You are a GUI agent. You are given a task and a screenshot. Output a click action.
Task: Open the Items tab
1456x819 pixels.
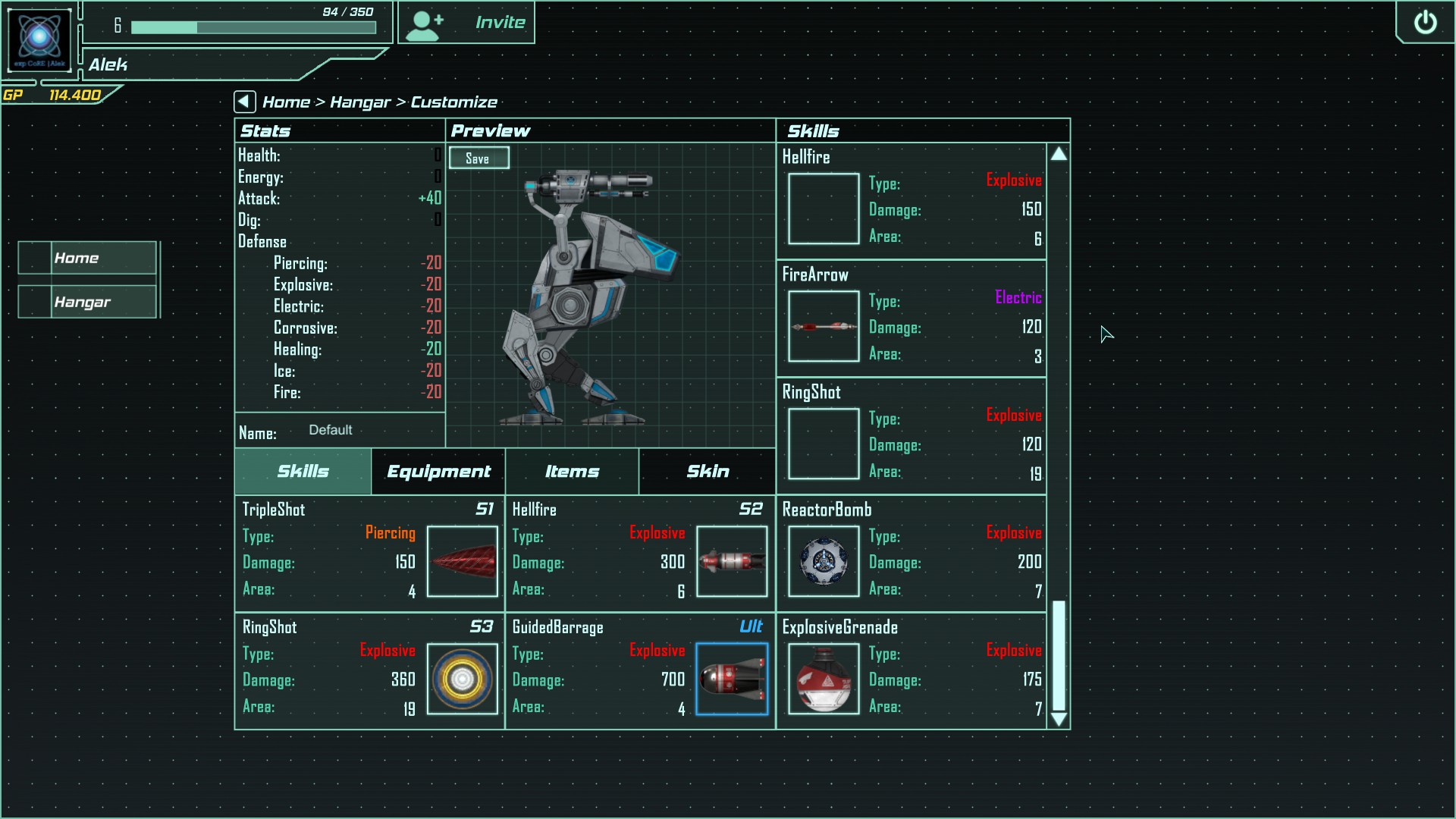(x=572, y=472)
